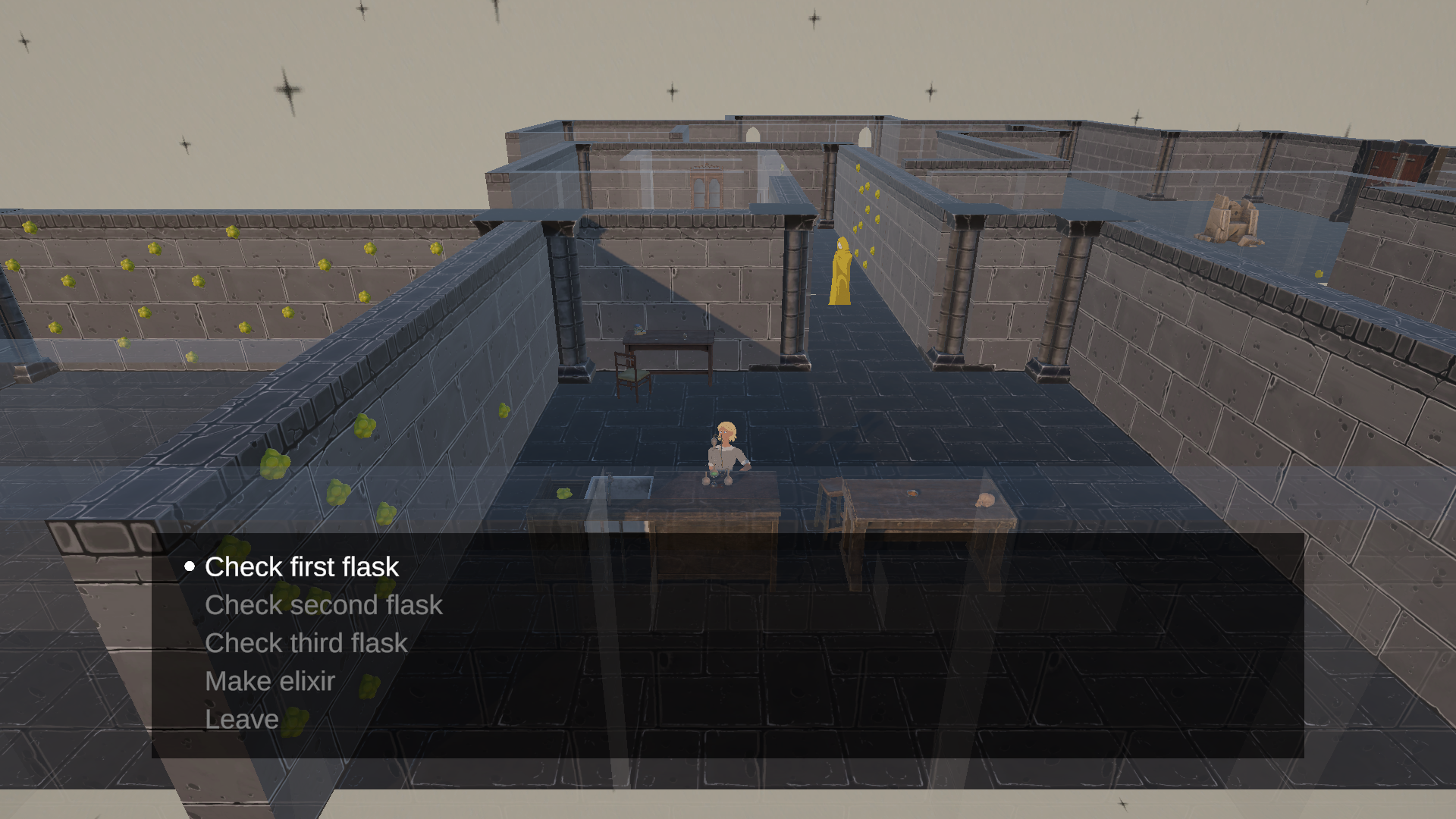Select the Leave option

pos(241,719)
